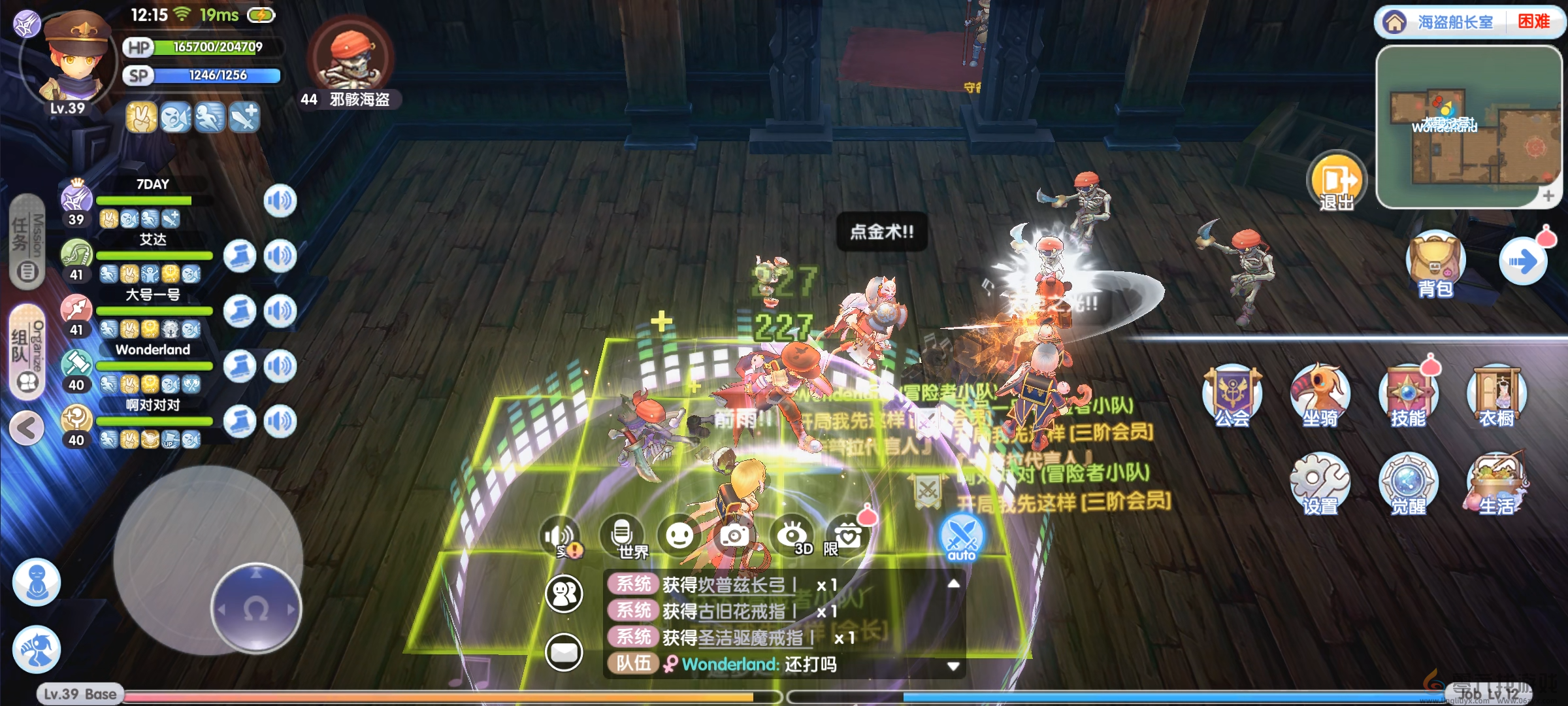
Task: Open the dungeon minimap
Action: coord(1469,127)
